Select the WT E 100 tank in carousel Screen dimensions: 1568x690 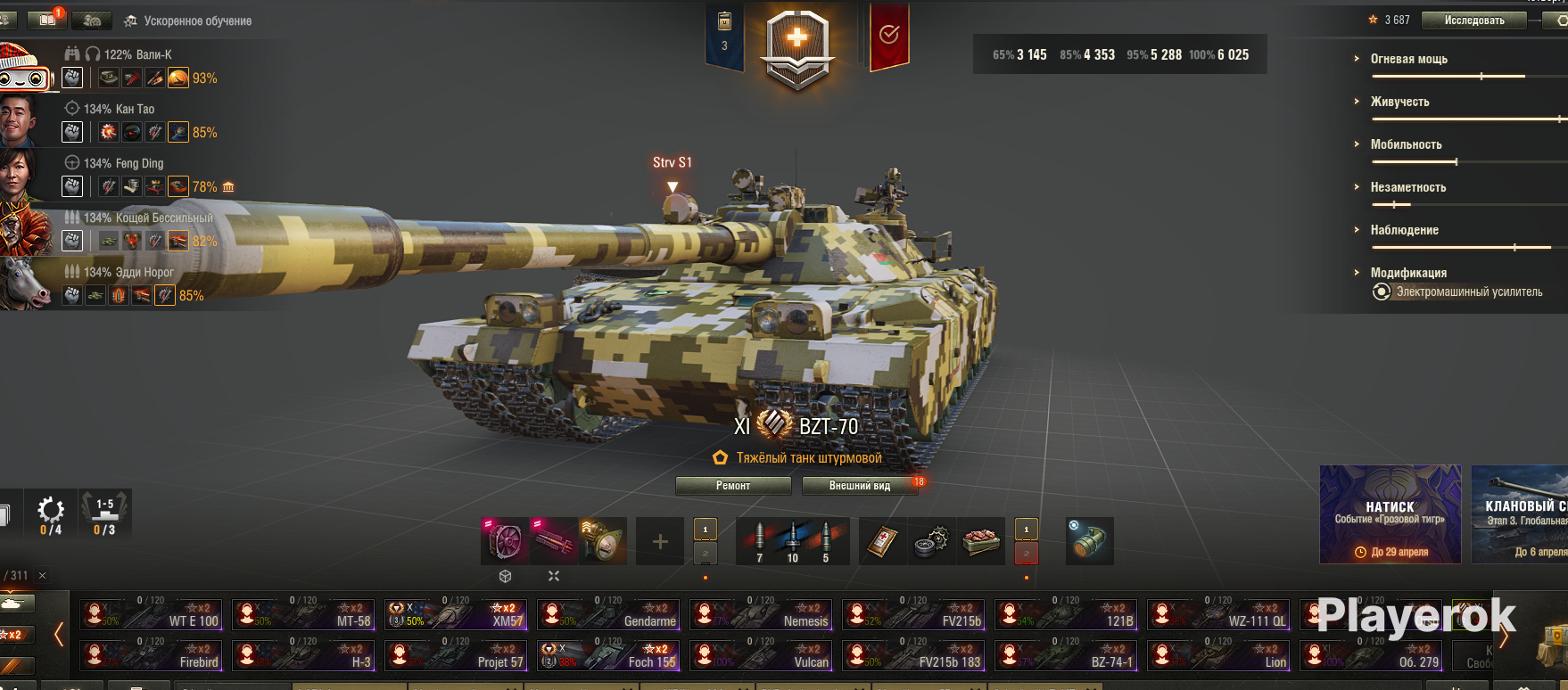[152, 614]
